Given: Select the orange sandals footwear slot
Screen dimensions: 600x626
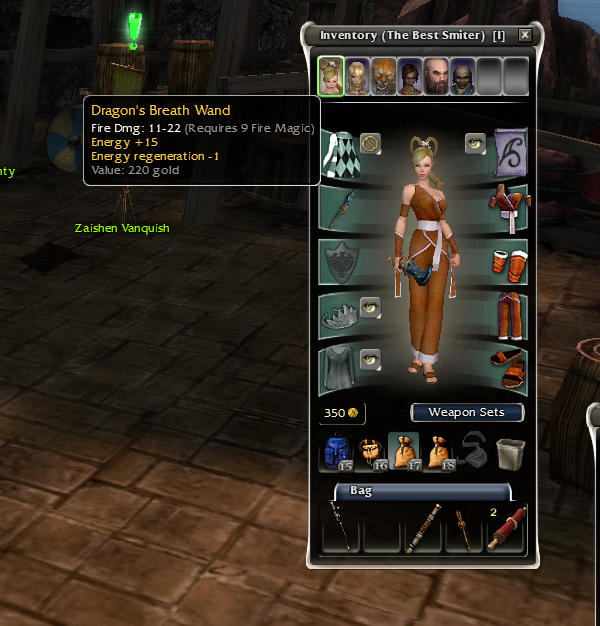Looking at the screenshot, I should coord(509,369).
